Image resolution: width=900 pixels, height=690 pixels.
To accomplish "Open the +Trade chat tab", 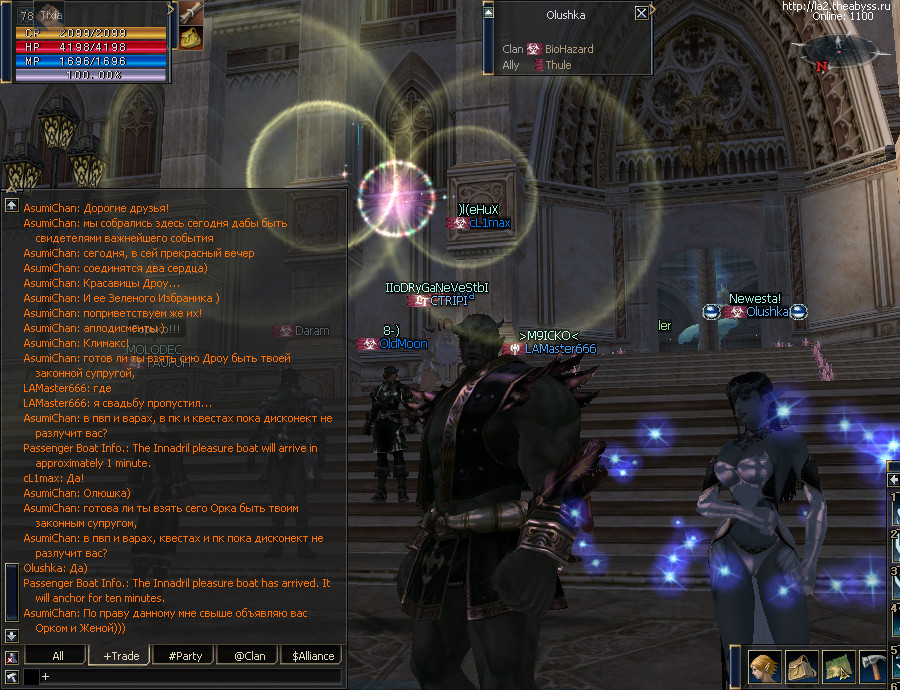I will pos(121,656).
